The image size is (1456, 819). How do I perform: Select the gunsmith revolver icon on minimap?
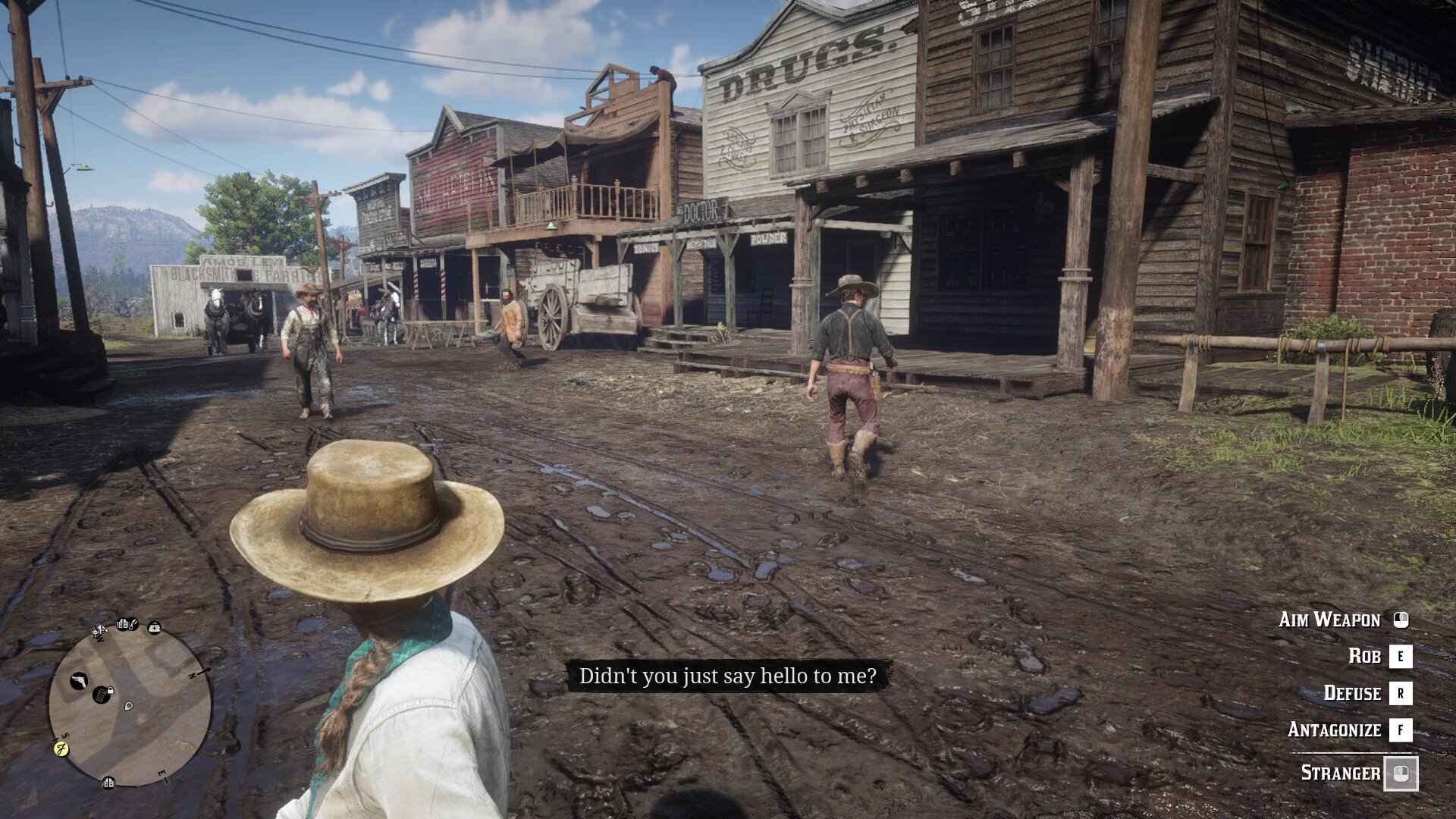79,681
